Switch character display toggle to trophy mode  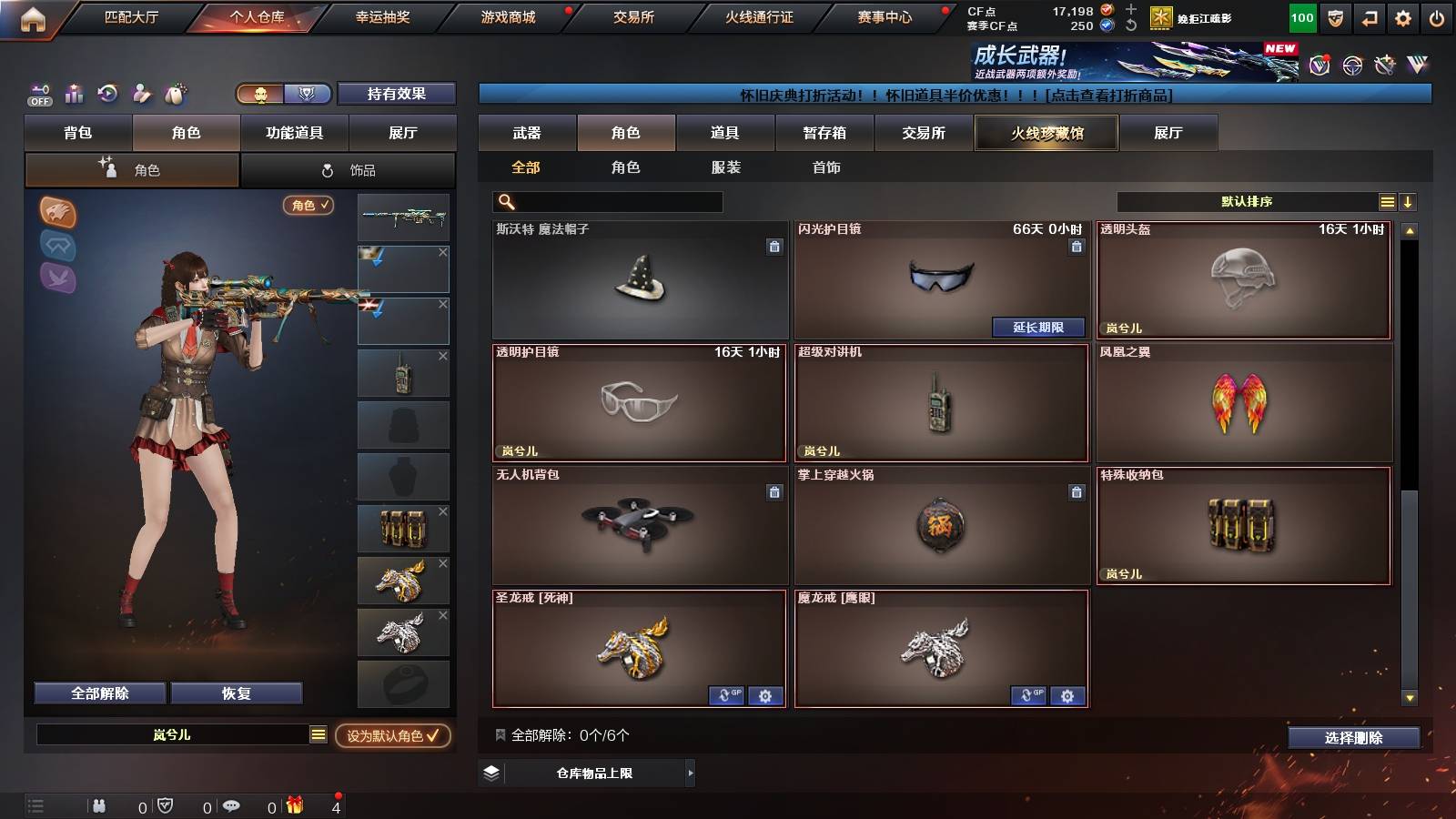(307, 94)
